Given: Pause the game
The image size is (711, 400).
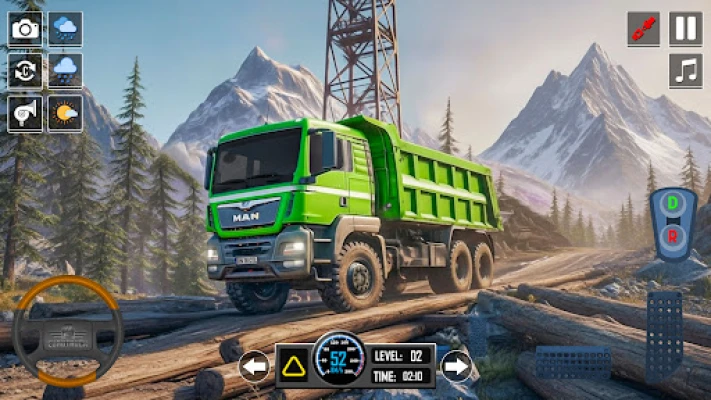Looking at the screenshot, I should pos(686,28).
